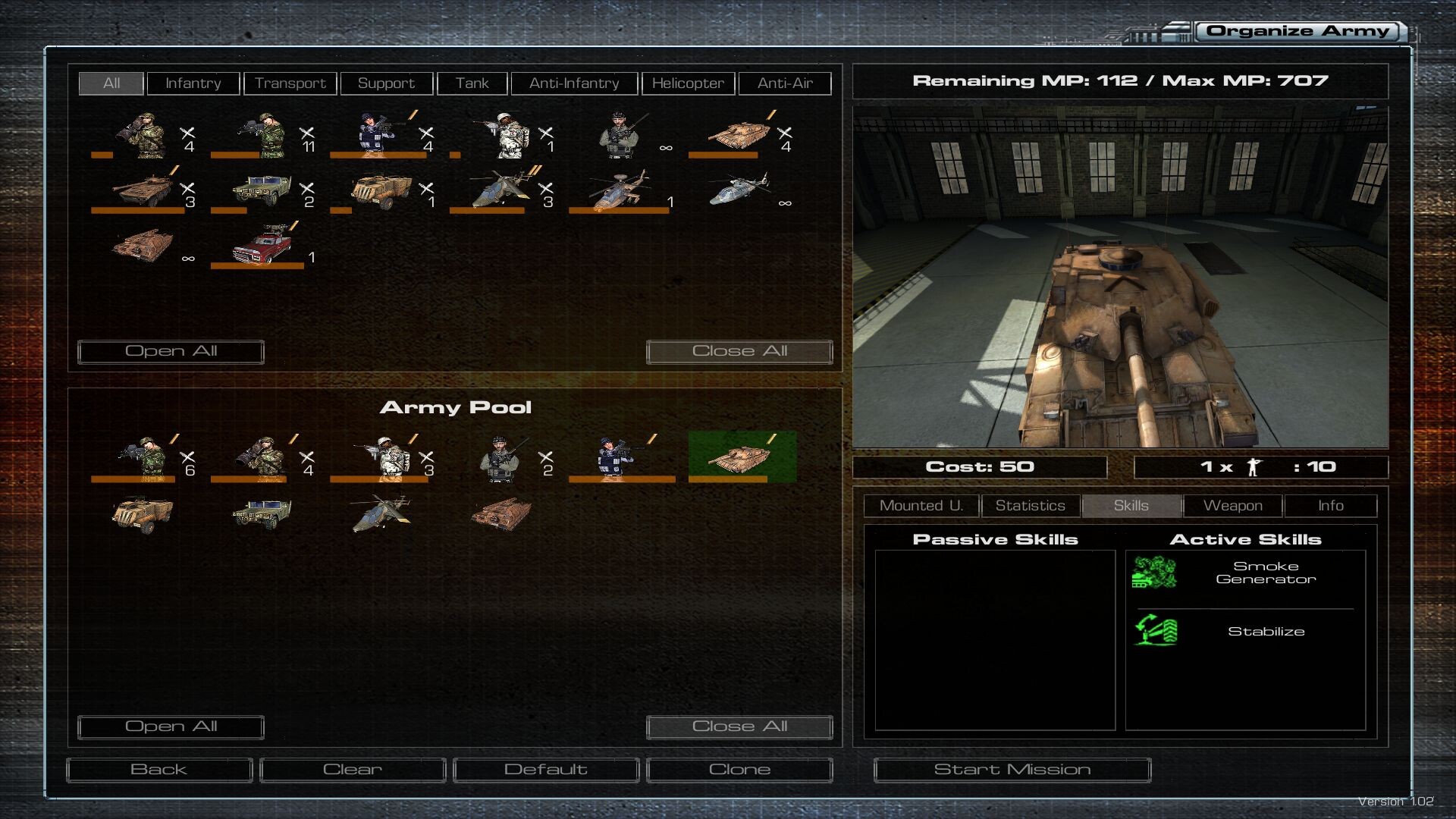Switch to the Info tab
This screenshot has width=1456, height=819.
click(x=1330, y=506)
